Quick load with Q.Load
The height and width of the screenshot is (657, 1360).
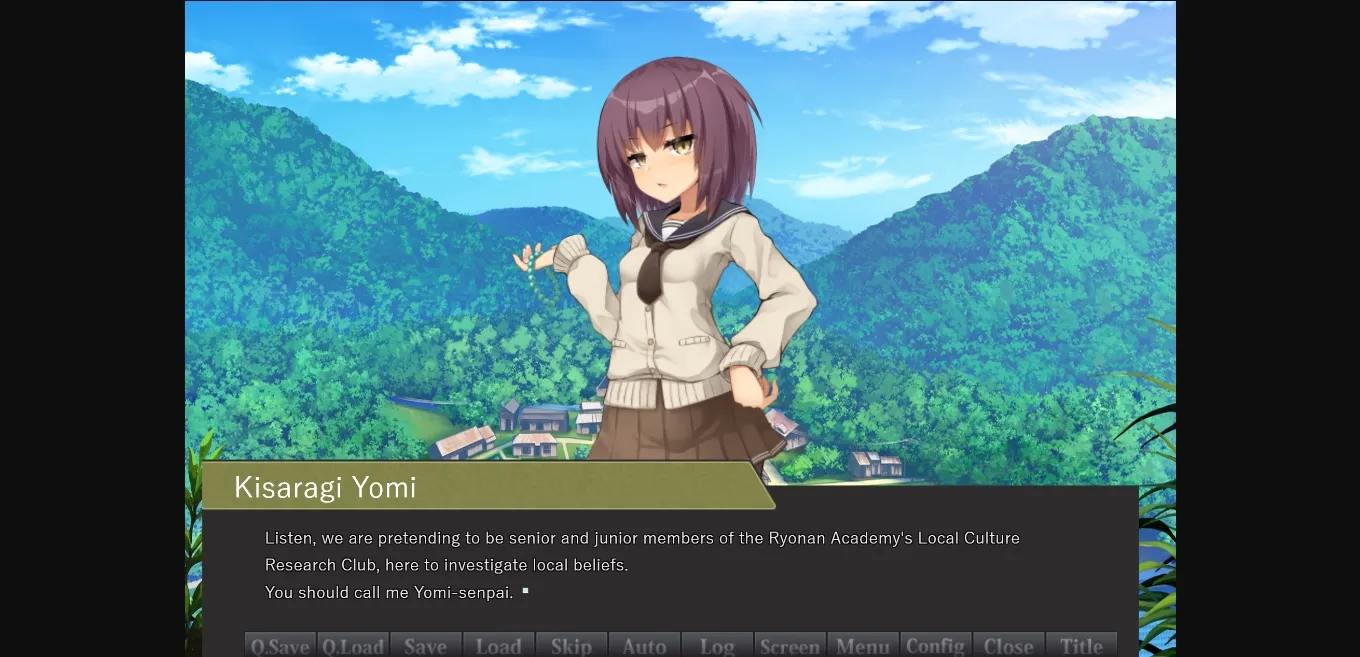[x=353, y=645]
